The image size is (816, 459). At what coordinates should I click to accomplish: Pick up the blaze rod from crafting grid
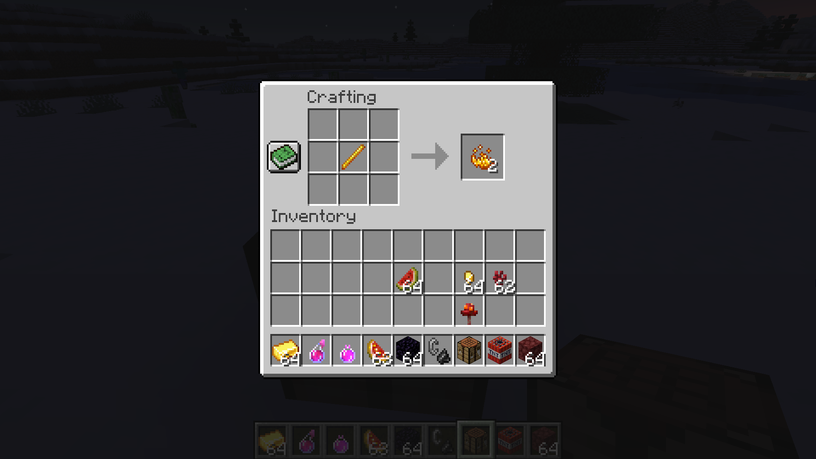[x=353, y=157]
